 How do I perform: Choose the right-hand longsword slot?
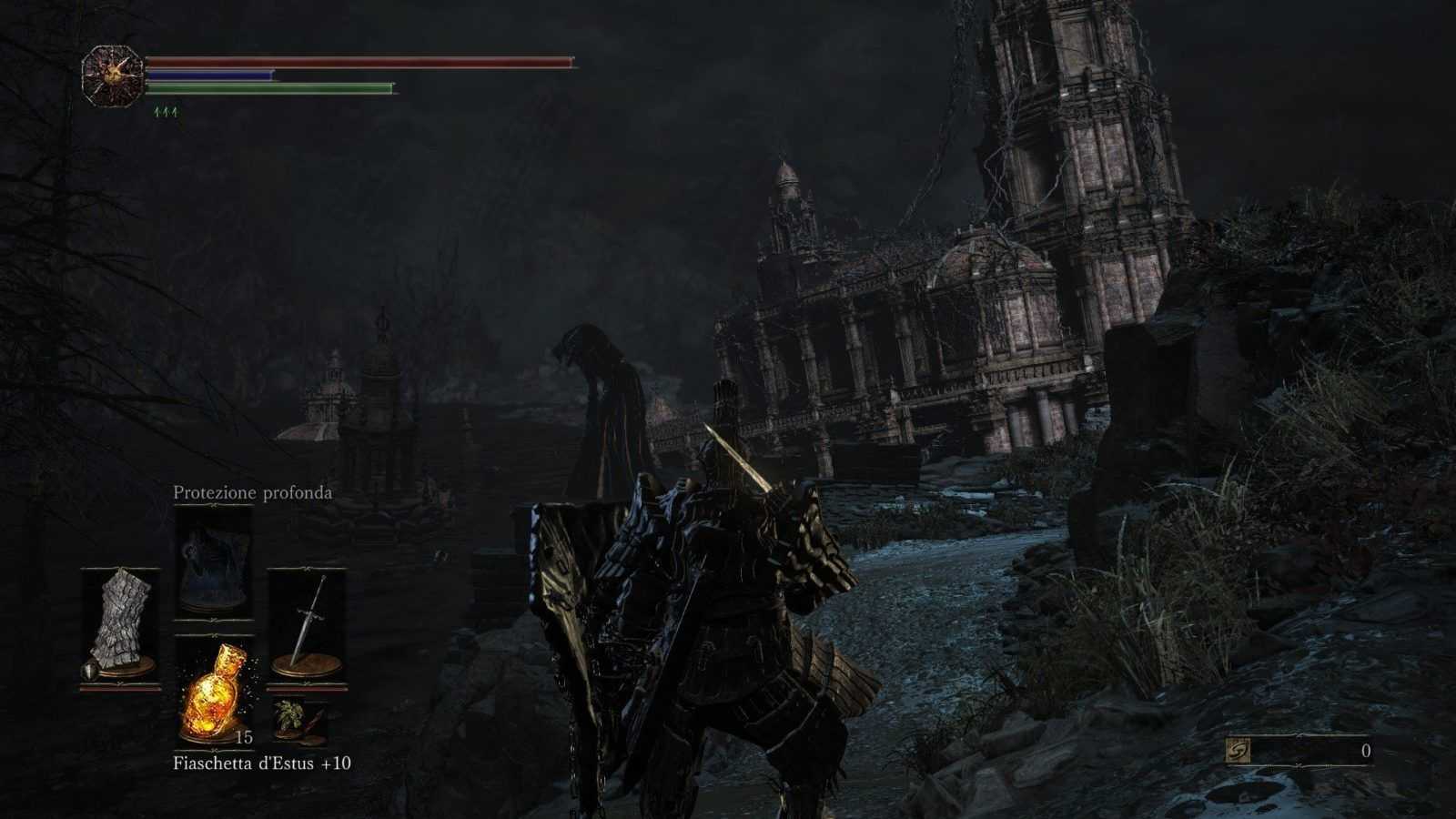[x=307, y=626]
